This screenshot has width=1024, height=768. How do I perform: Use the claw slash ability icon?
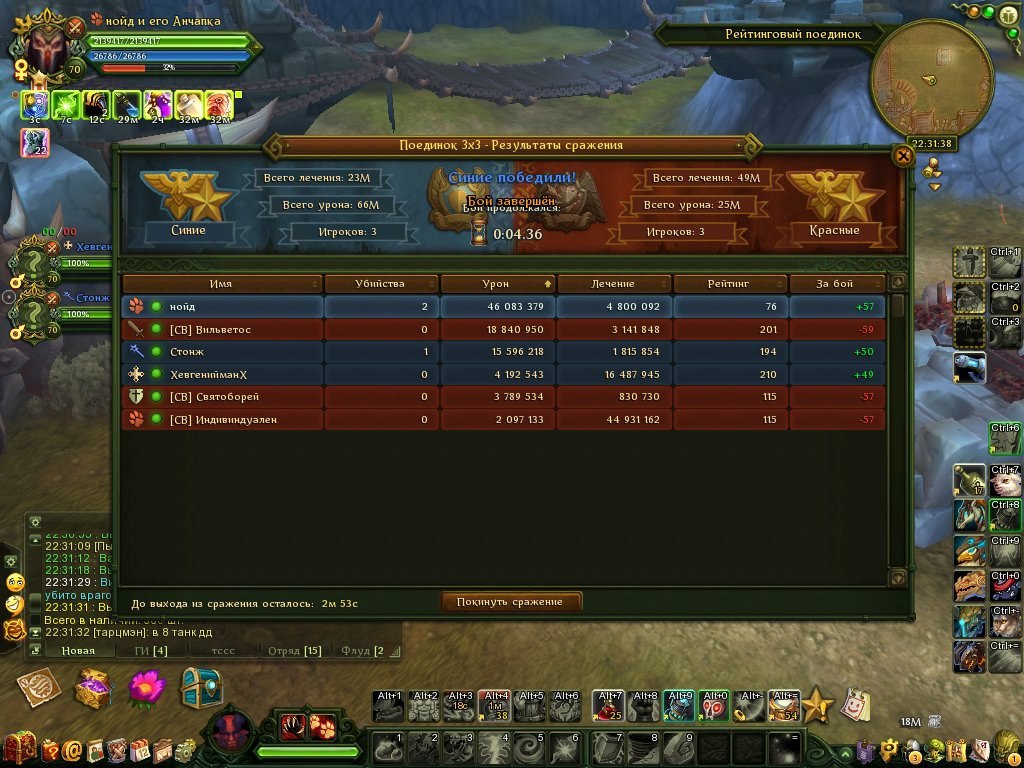tap(295, 726)
